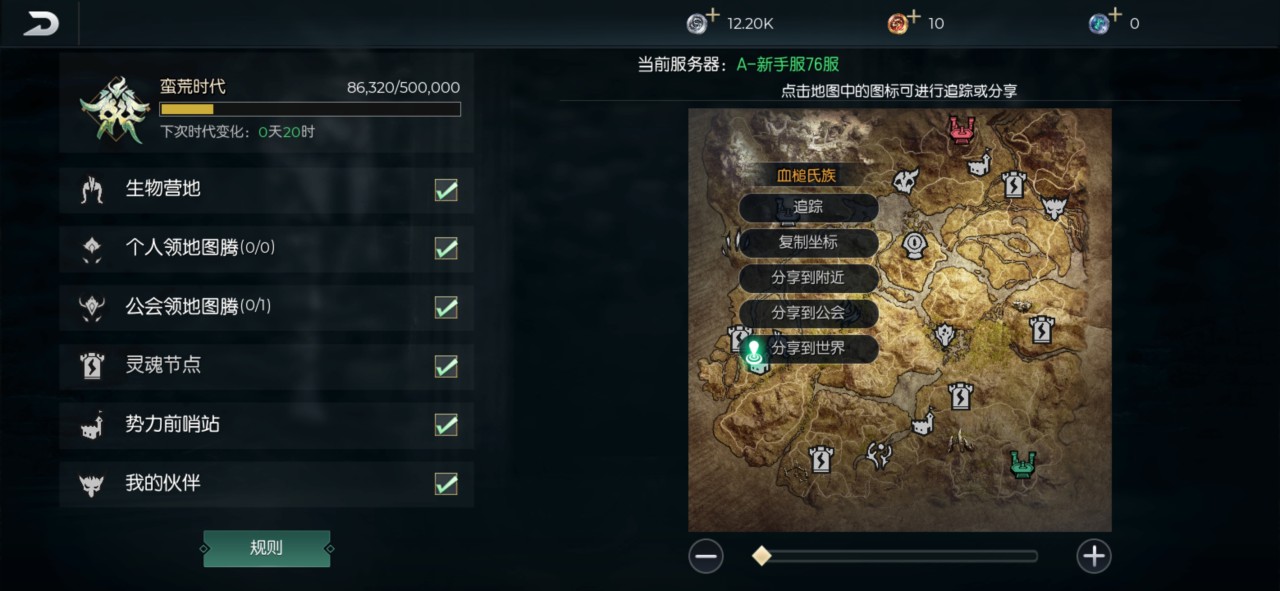
Task: Toggle the 公会领地图腾 filter checkbox
Action: tap(446, 307)
